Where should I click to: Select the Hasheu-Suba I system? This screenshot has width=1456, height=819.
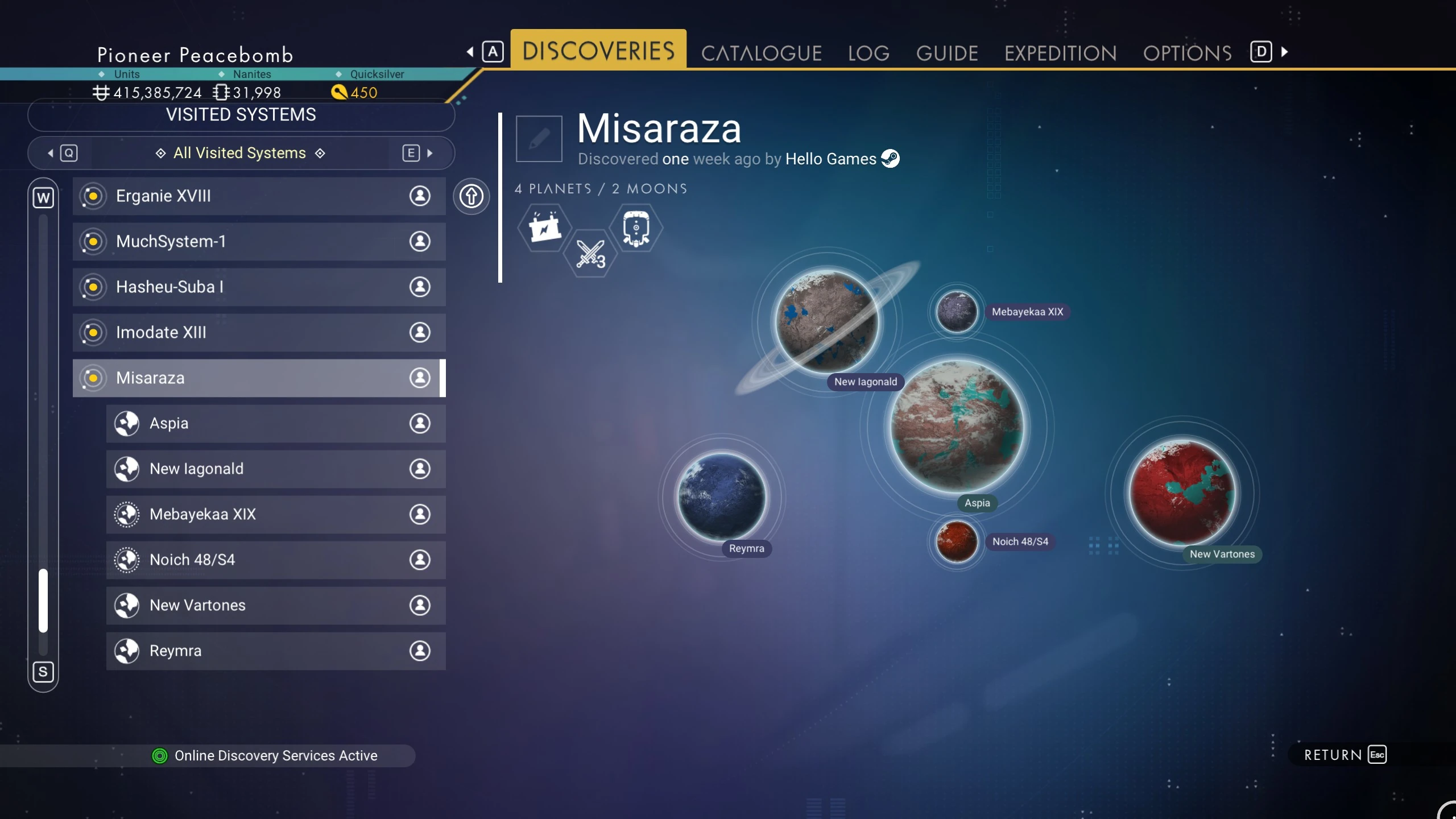[x=259, y=287]
